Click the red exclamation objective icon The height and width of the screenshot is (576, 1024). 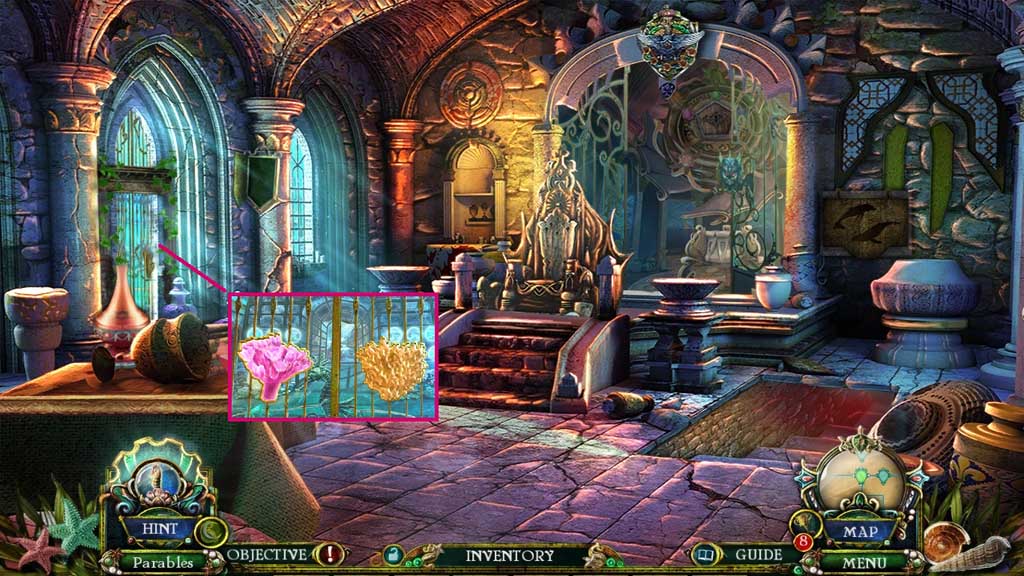(x=329, y=554)
